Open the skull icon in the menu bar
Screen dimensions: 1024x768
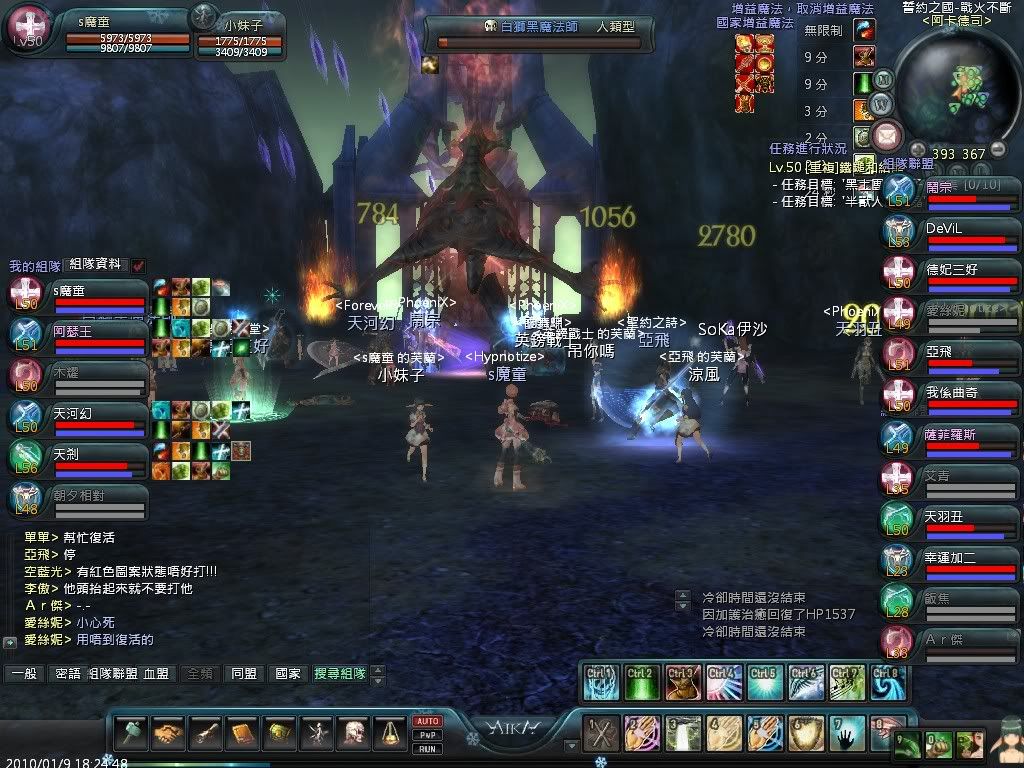[352, 734]
